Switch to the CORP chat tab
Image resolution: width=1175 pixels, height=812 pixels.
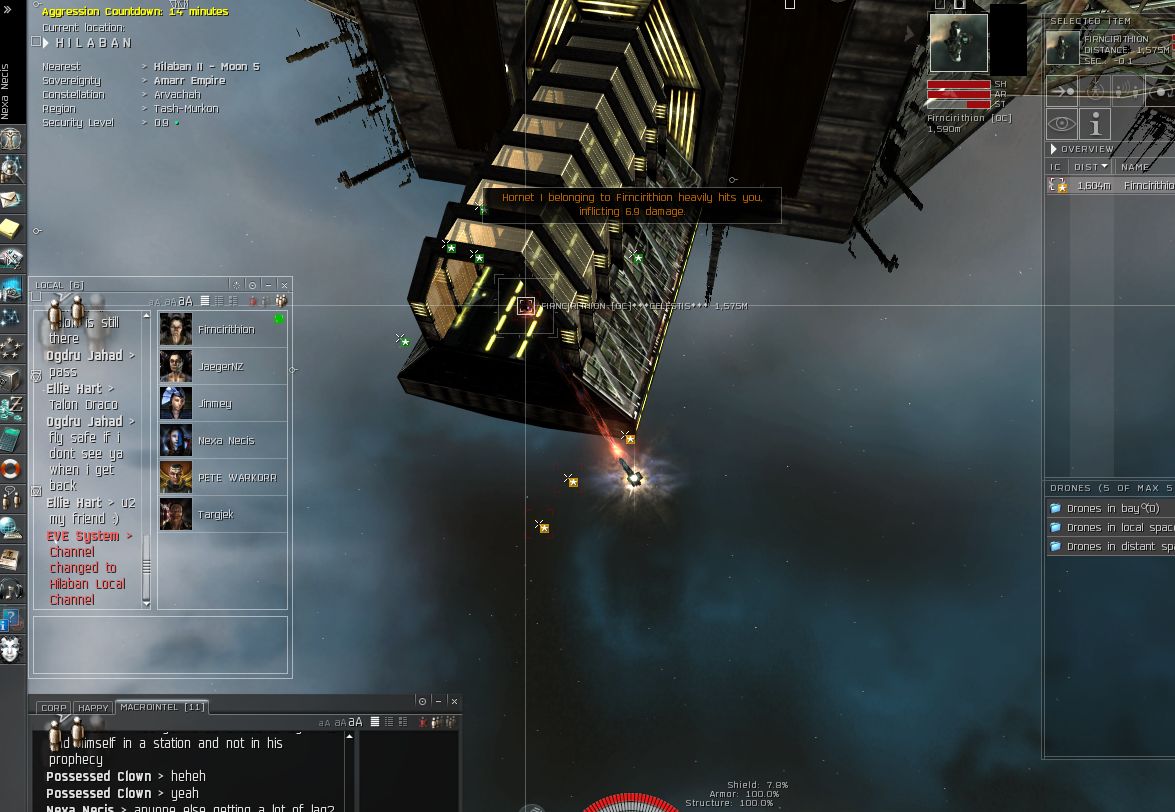coord(53,707)
